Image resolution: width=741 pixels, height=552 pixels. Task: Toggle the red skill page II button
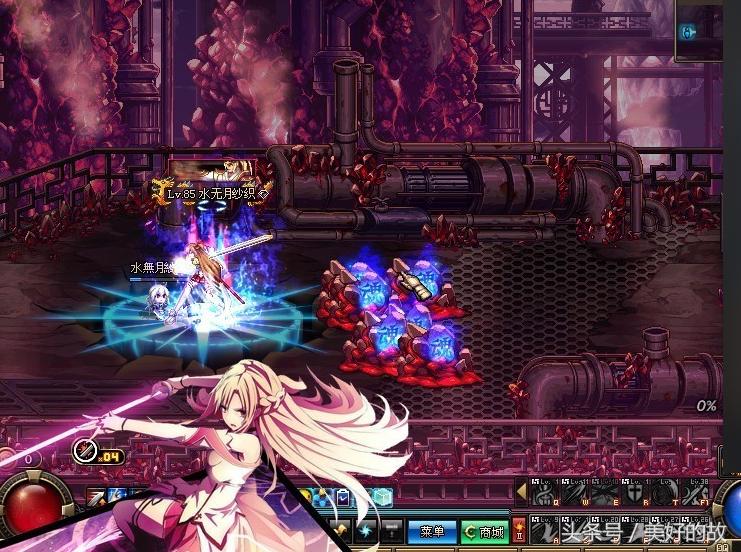(x=518, y=531)
